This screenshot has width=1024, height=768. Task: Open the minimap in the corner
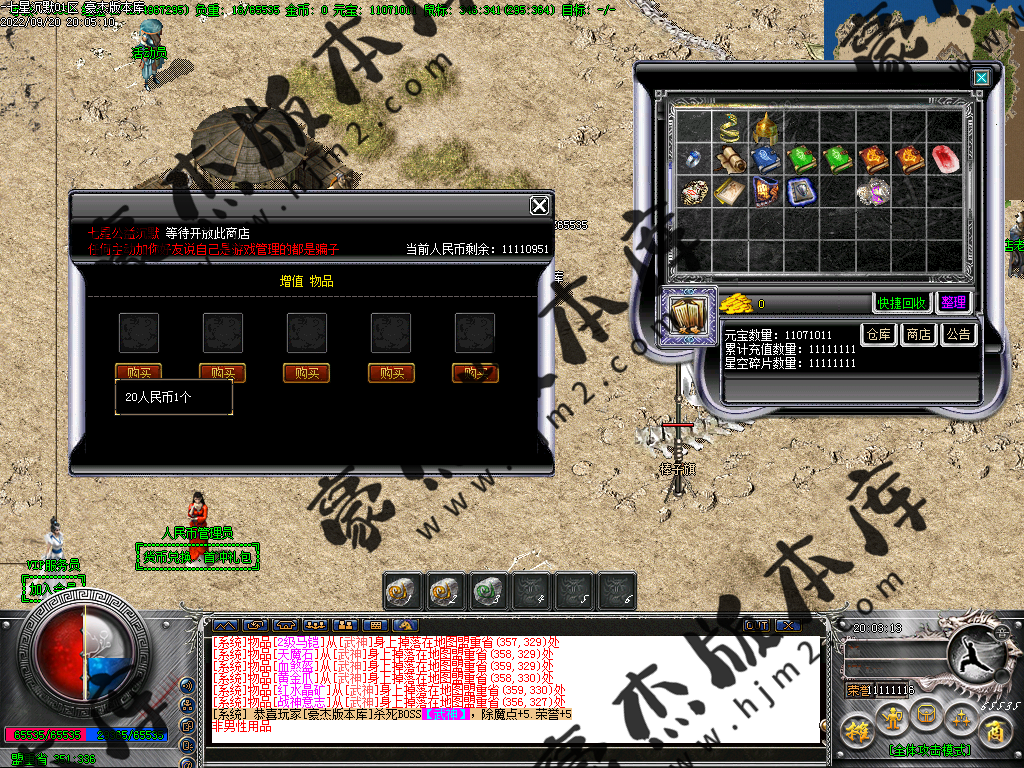pyautogui.click(x=923, y=30)
